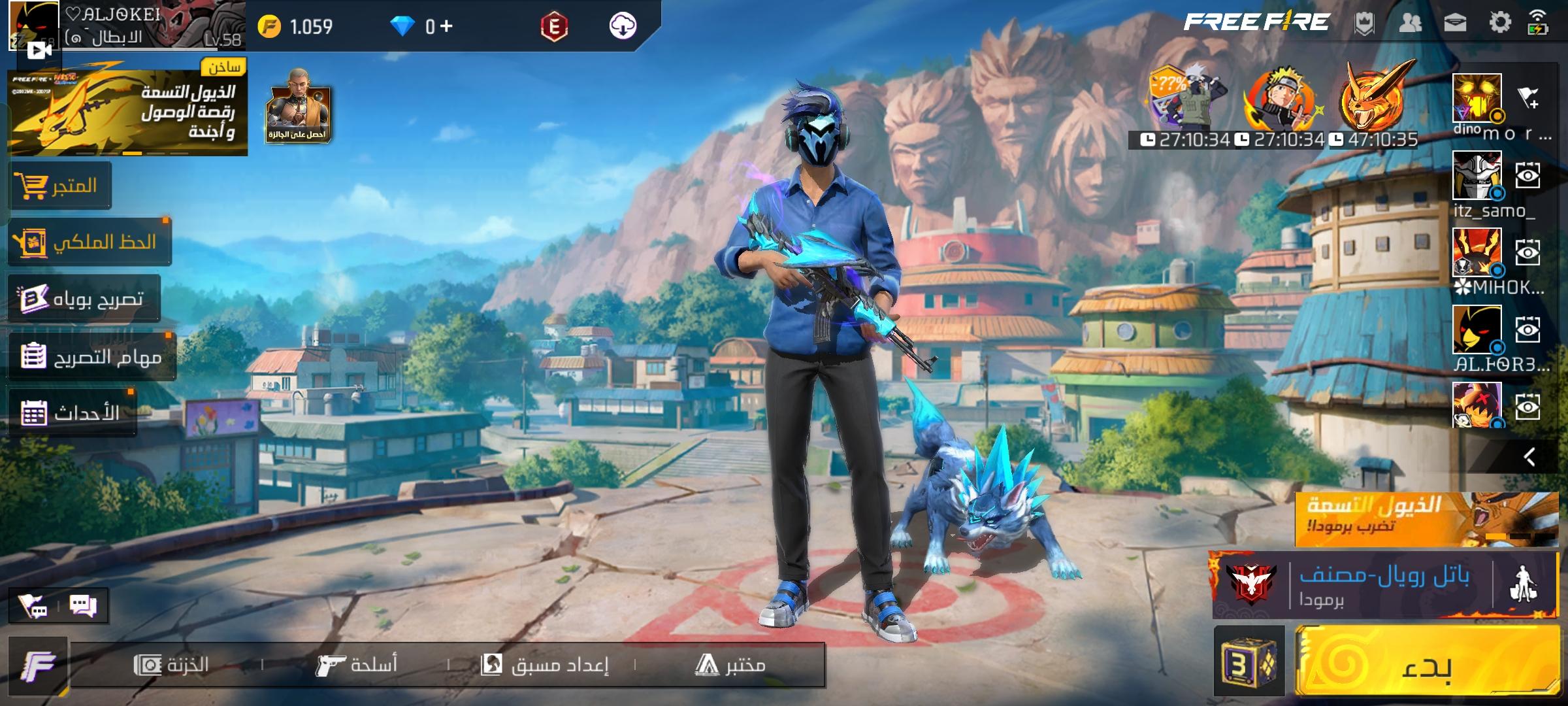The width and height of the screenshot is (1568, 706).
Task: Go to the أسلحة weapons section
Action: (x=357, y=665)
